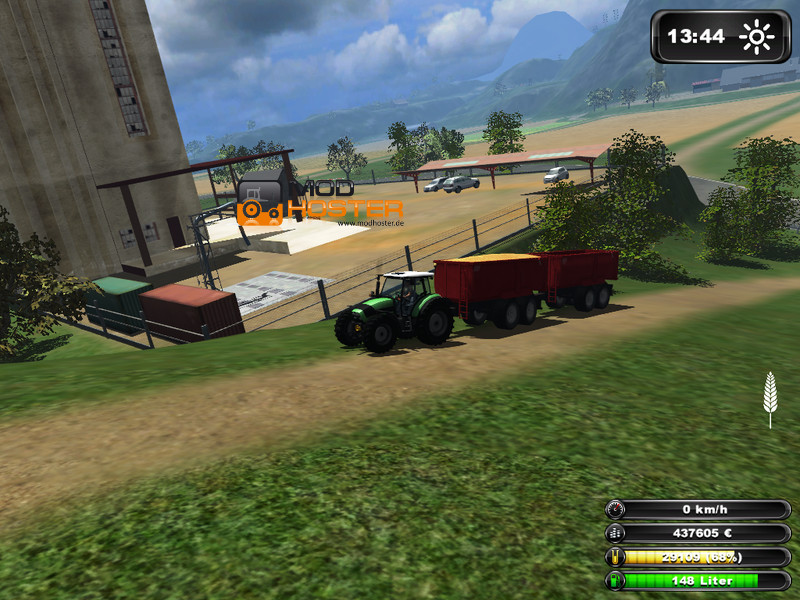Viewport: 800px width, 600px height.
Task: Click the sun weather icon beside the clock
Action: tap(757, 38)
